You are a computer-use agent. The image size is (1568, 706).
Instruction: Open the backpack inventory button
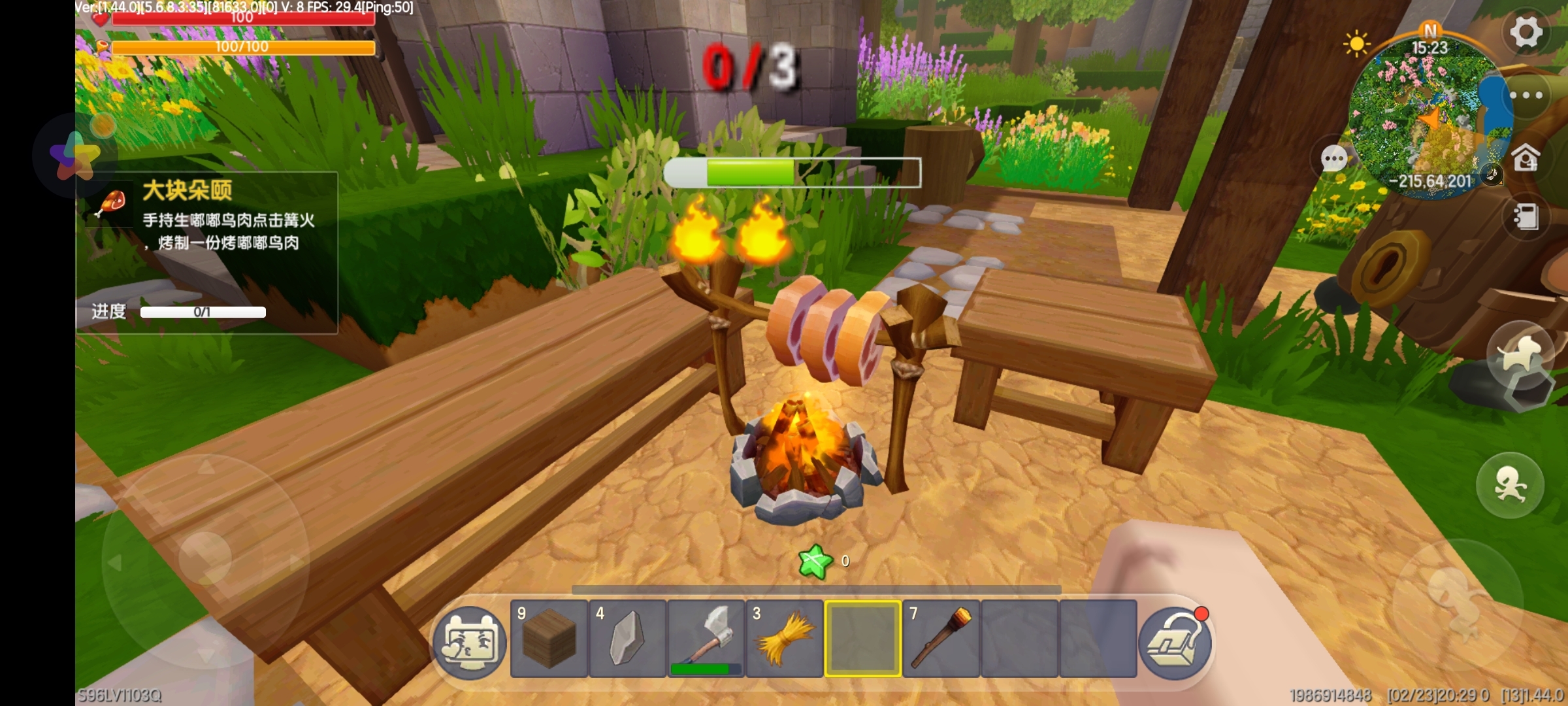[1175, 643]
